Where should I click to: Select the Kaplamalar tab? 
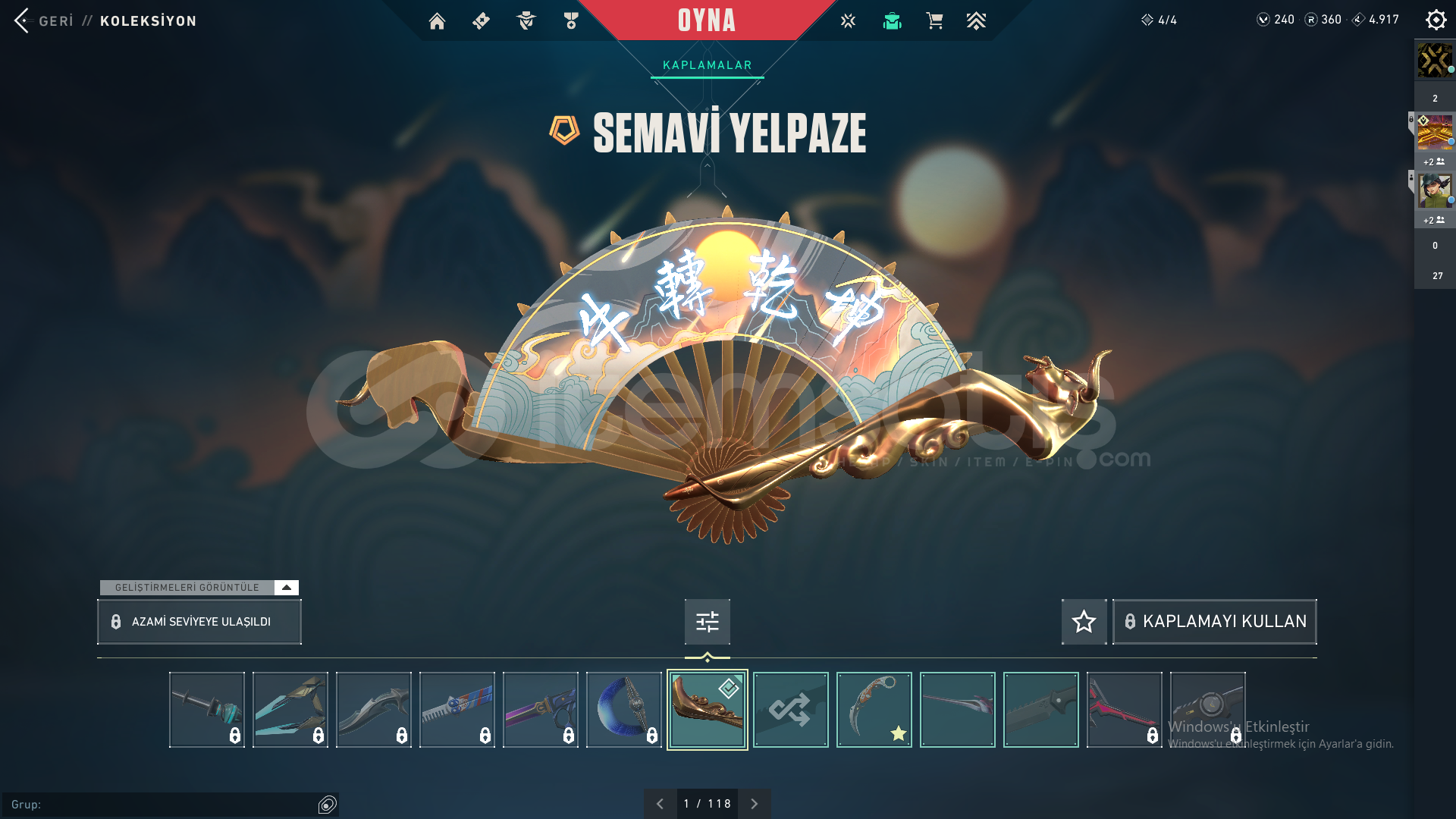click(707, 65)
